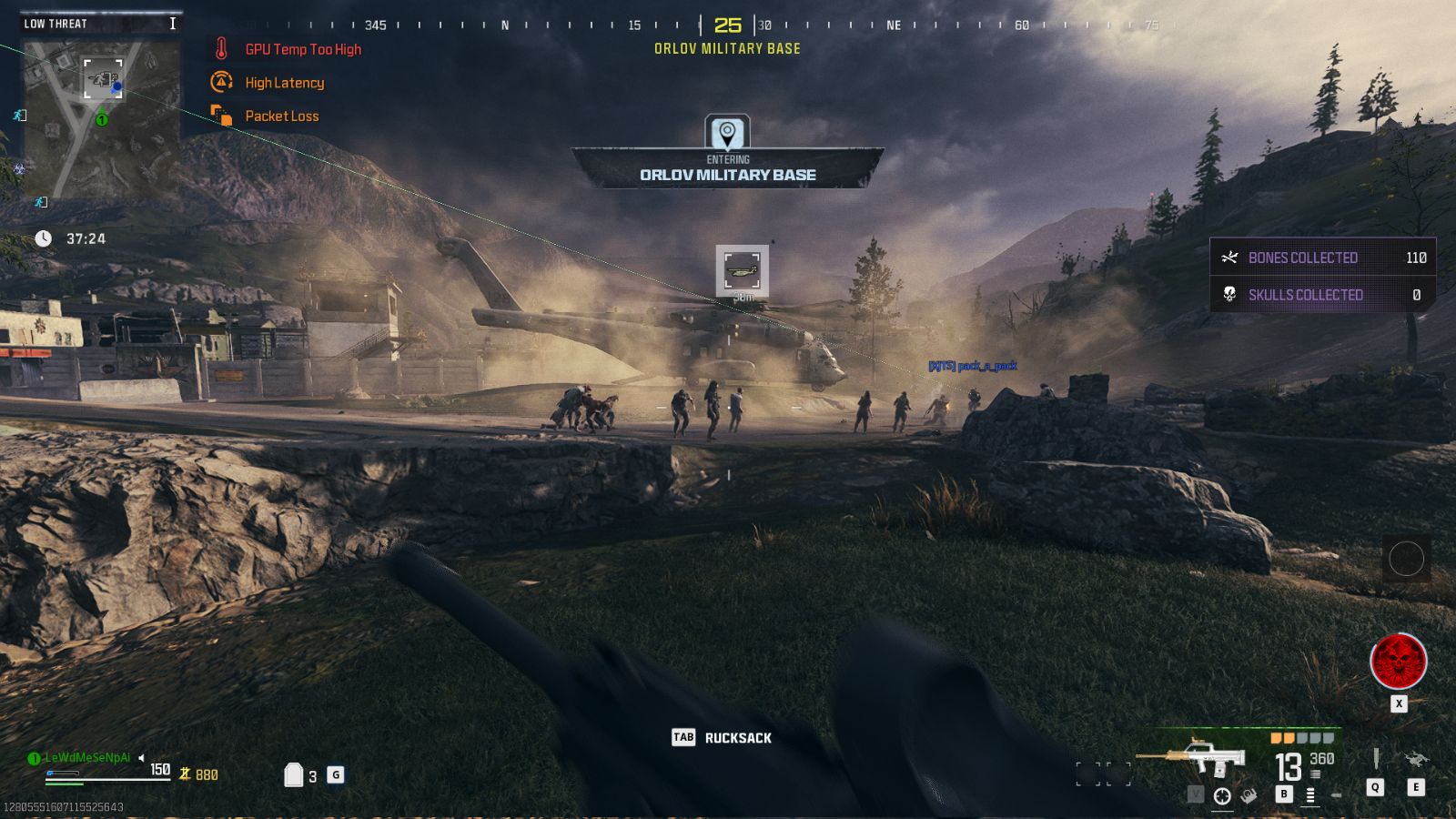
Task: Select the High Latency warning icon
Action: click(219, 82)
